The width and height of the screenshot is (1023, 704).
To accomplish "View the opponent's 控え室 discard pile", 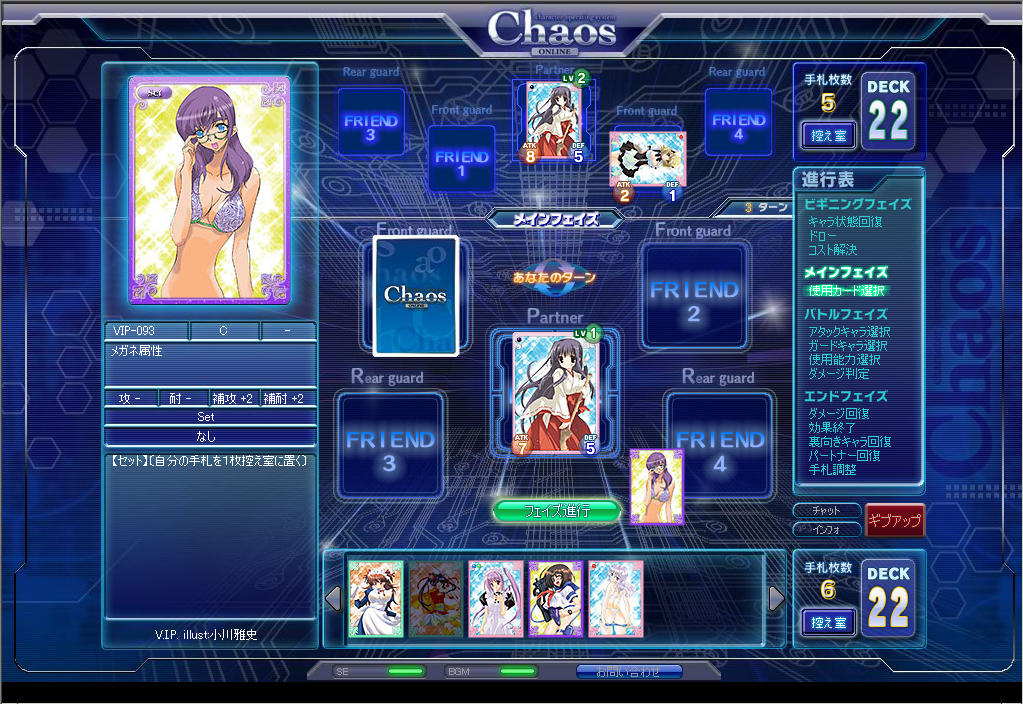I will coord(828,135).
